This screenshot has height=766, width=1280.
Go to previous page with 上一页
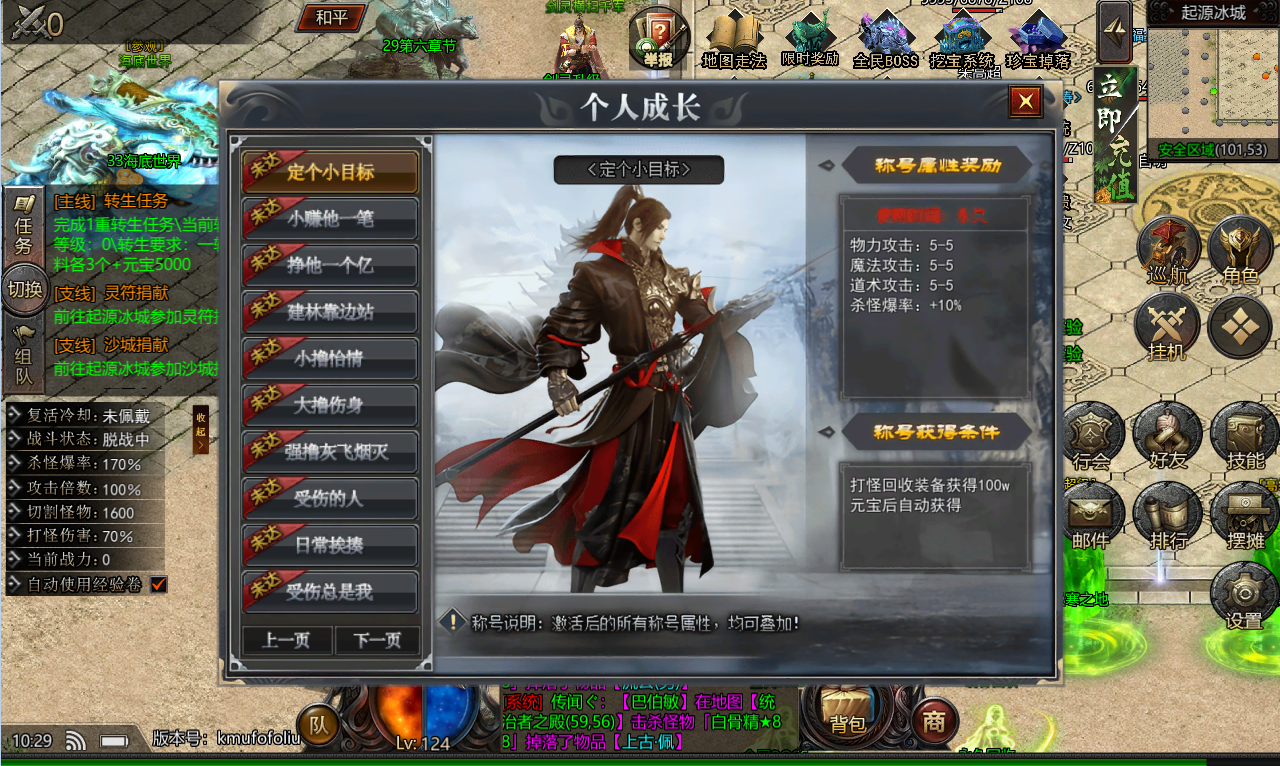[286, 640]
